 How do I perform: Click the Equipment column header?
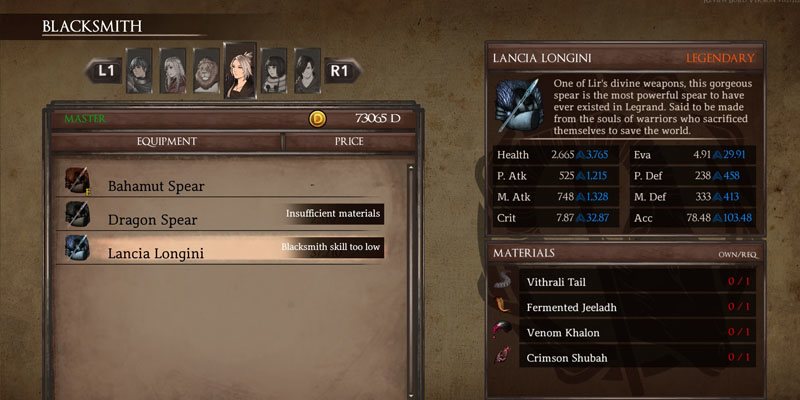(x=167, y=142)
